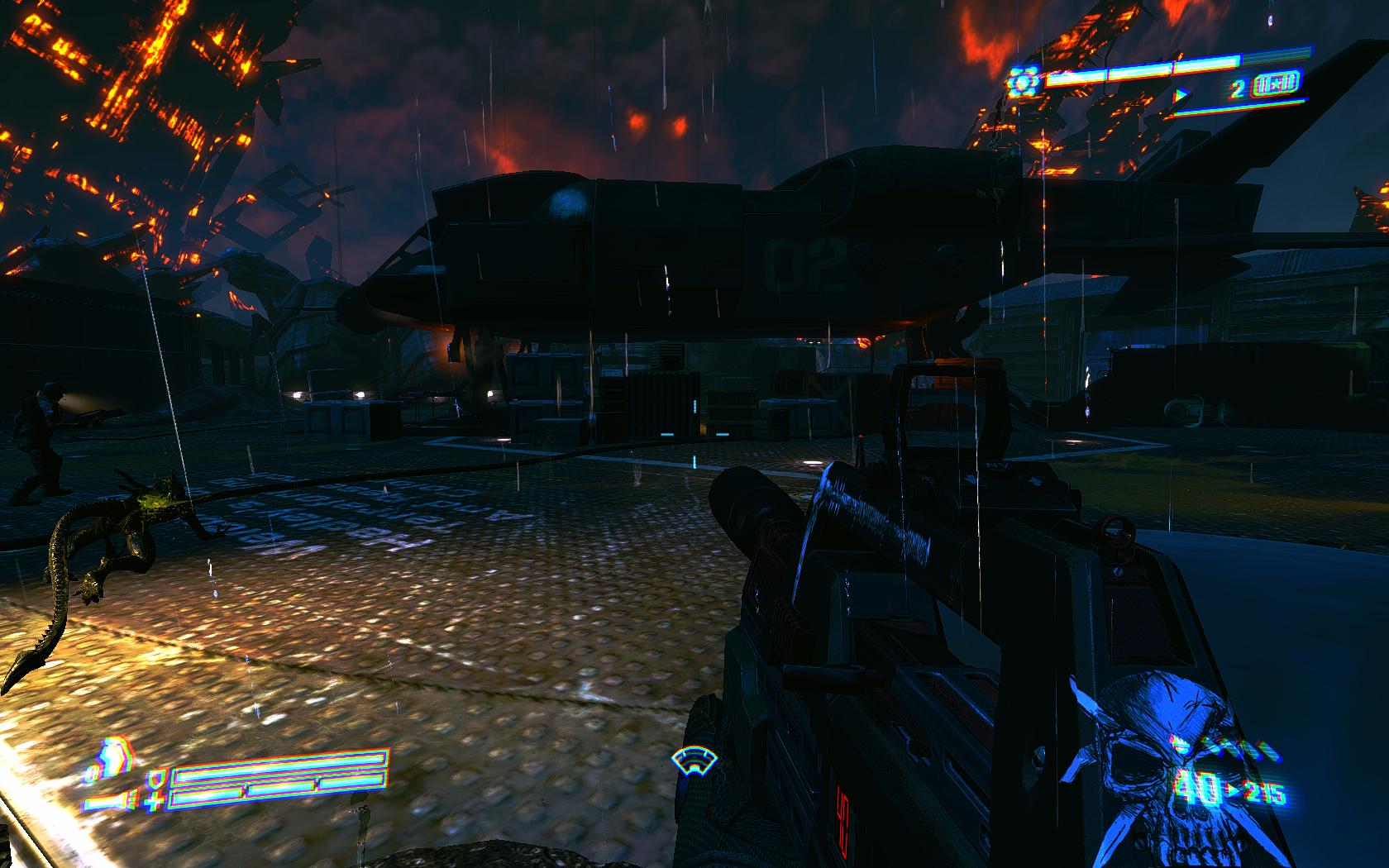The width and height of the screenshot is (1389, 868).
Task: Click the lozenge badge beside the number 2
Action: pos(1277,83)
